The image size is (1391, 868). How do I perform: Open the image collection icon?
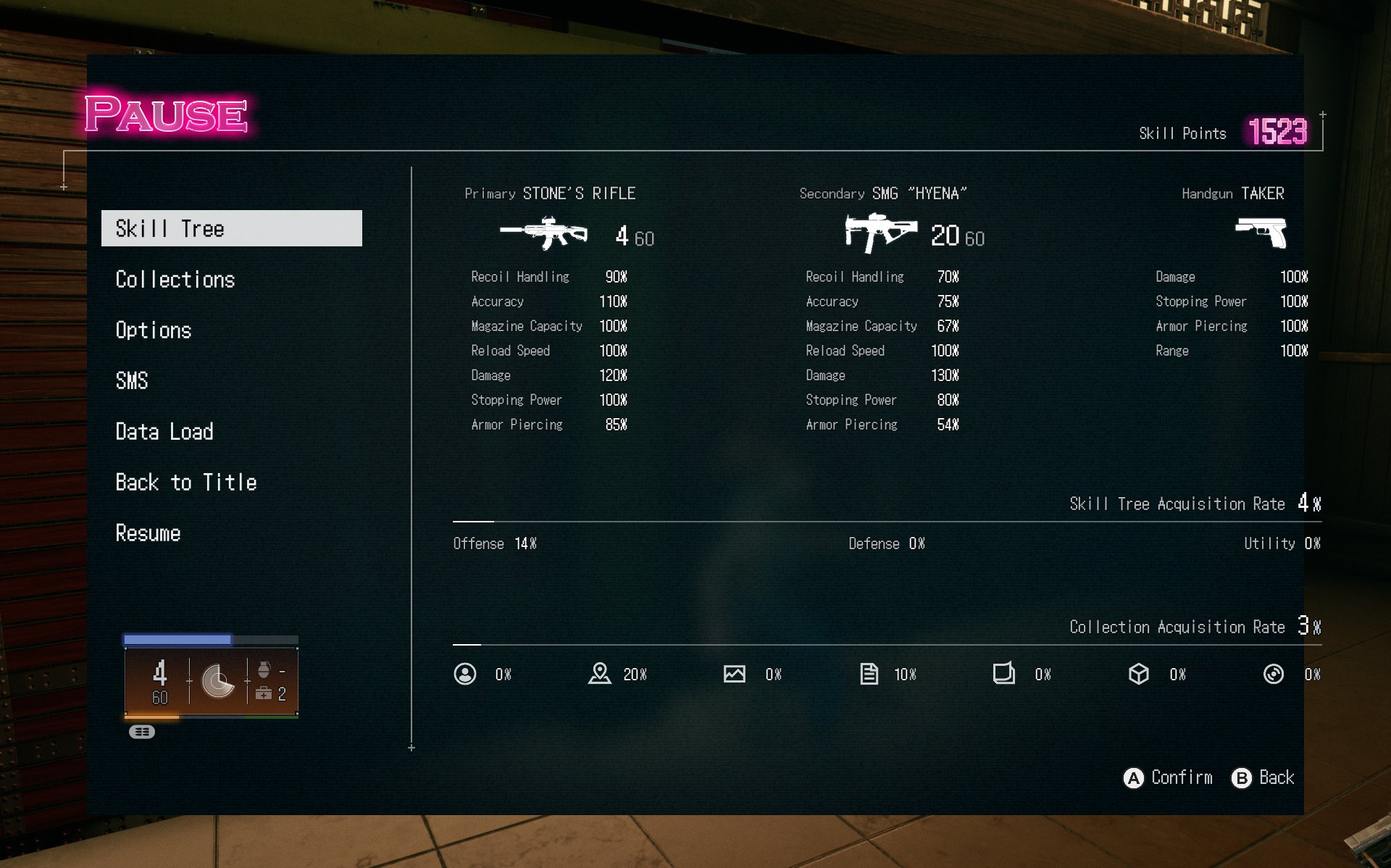coord(735,674)
